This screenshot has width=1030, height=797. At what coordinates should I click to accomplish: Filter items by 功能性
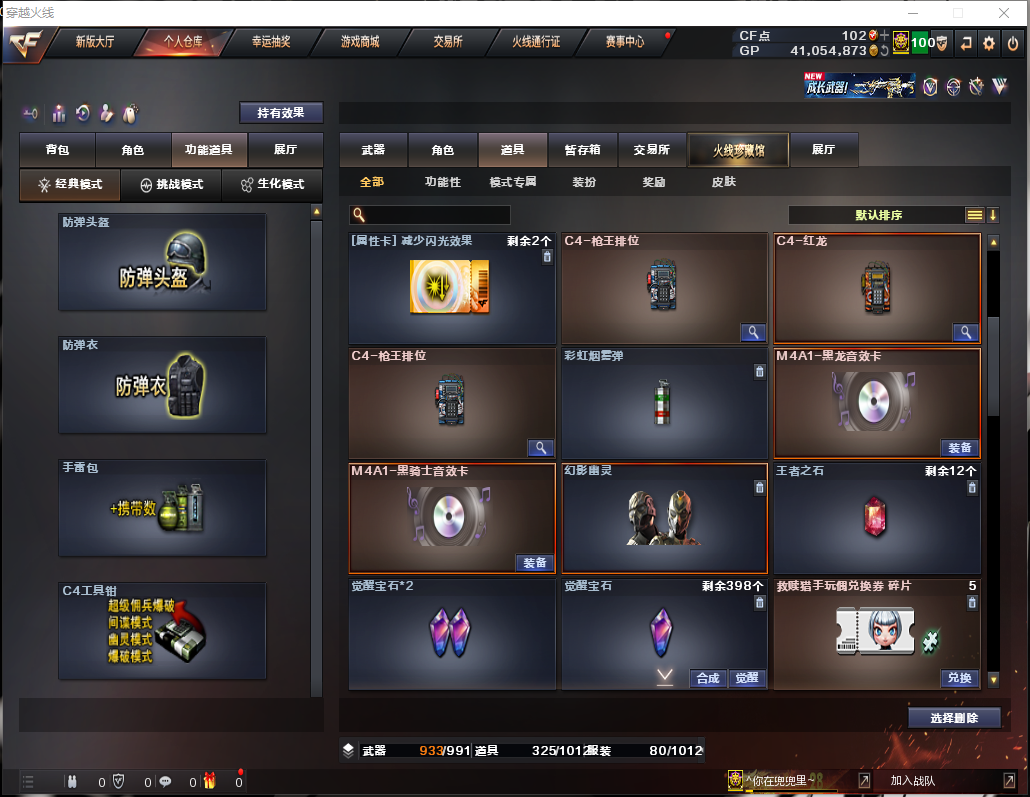(442, 182)
